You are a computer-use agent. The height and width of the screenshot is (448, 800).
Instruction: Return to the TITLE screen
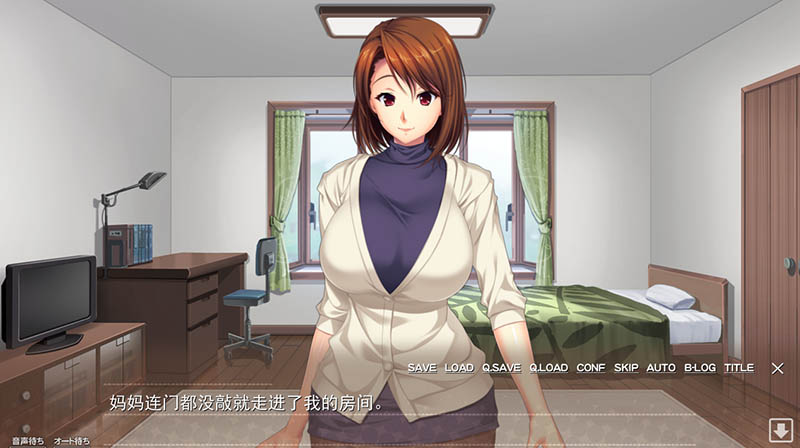[739, 368]
